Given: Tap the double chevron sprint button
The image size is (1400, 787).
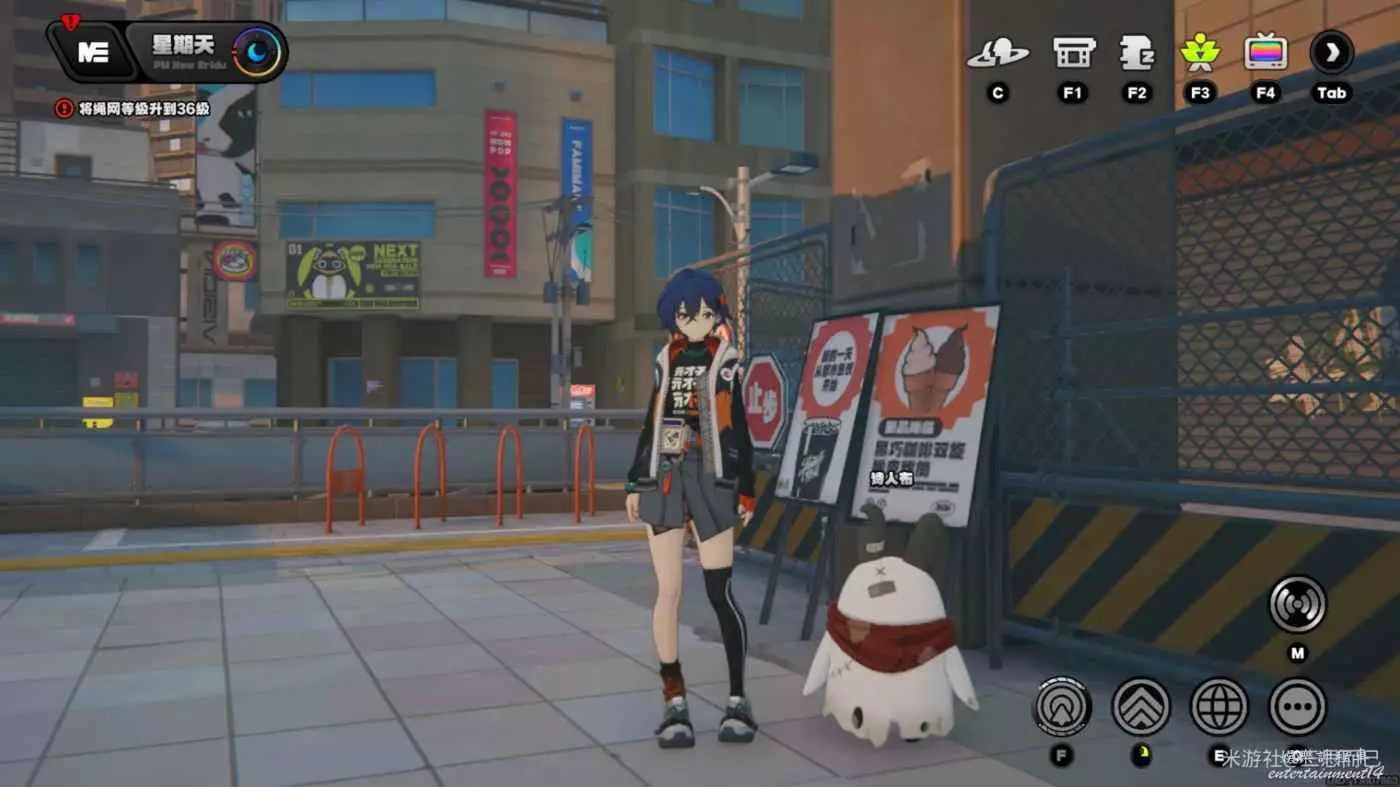Looking at the screenshot, I should pos(1141,706).
